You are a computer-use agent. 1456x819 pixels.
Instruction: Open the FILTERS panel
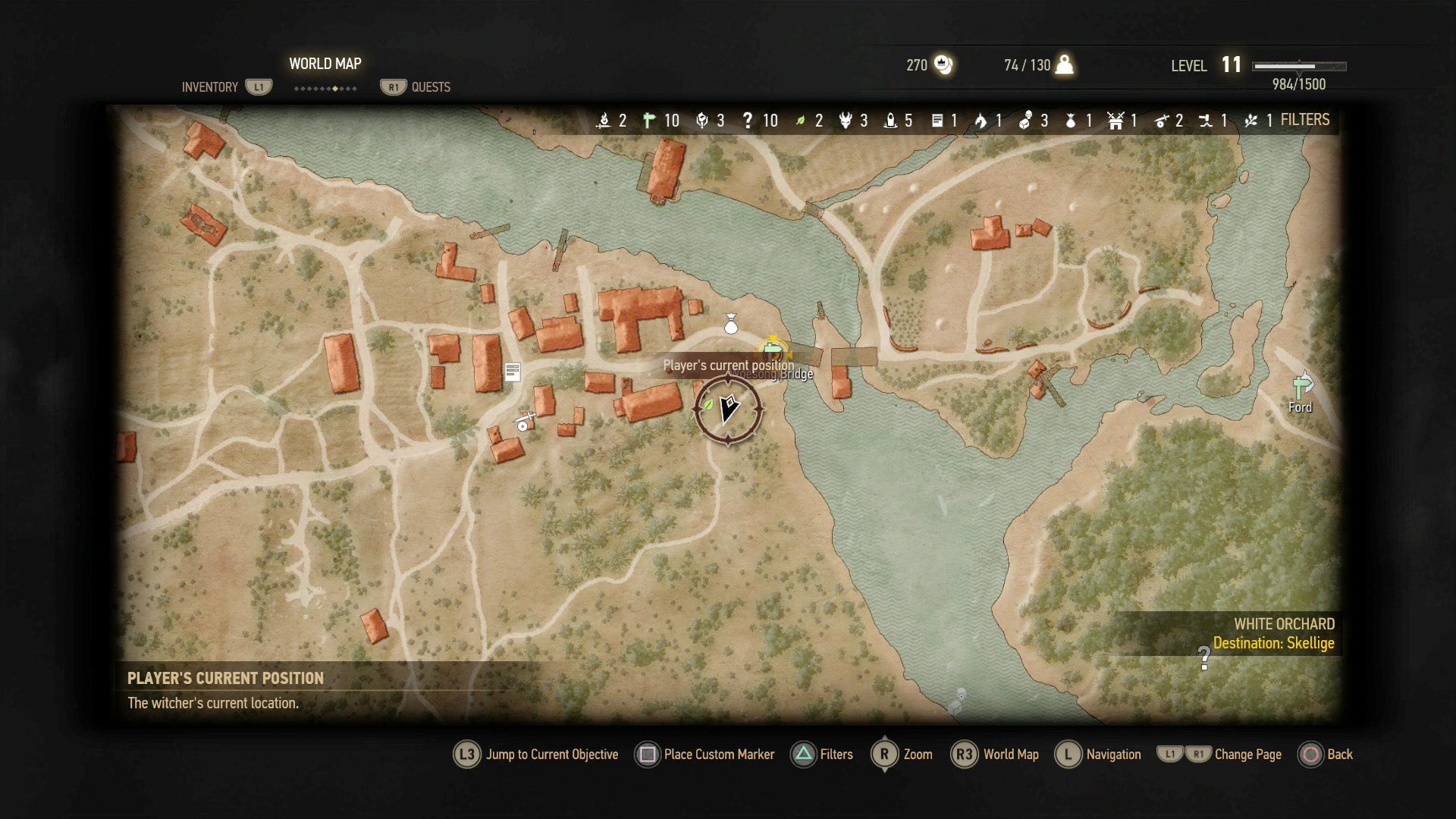pyautogui.click(x=1304, y=120)
